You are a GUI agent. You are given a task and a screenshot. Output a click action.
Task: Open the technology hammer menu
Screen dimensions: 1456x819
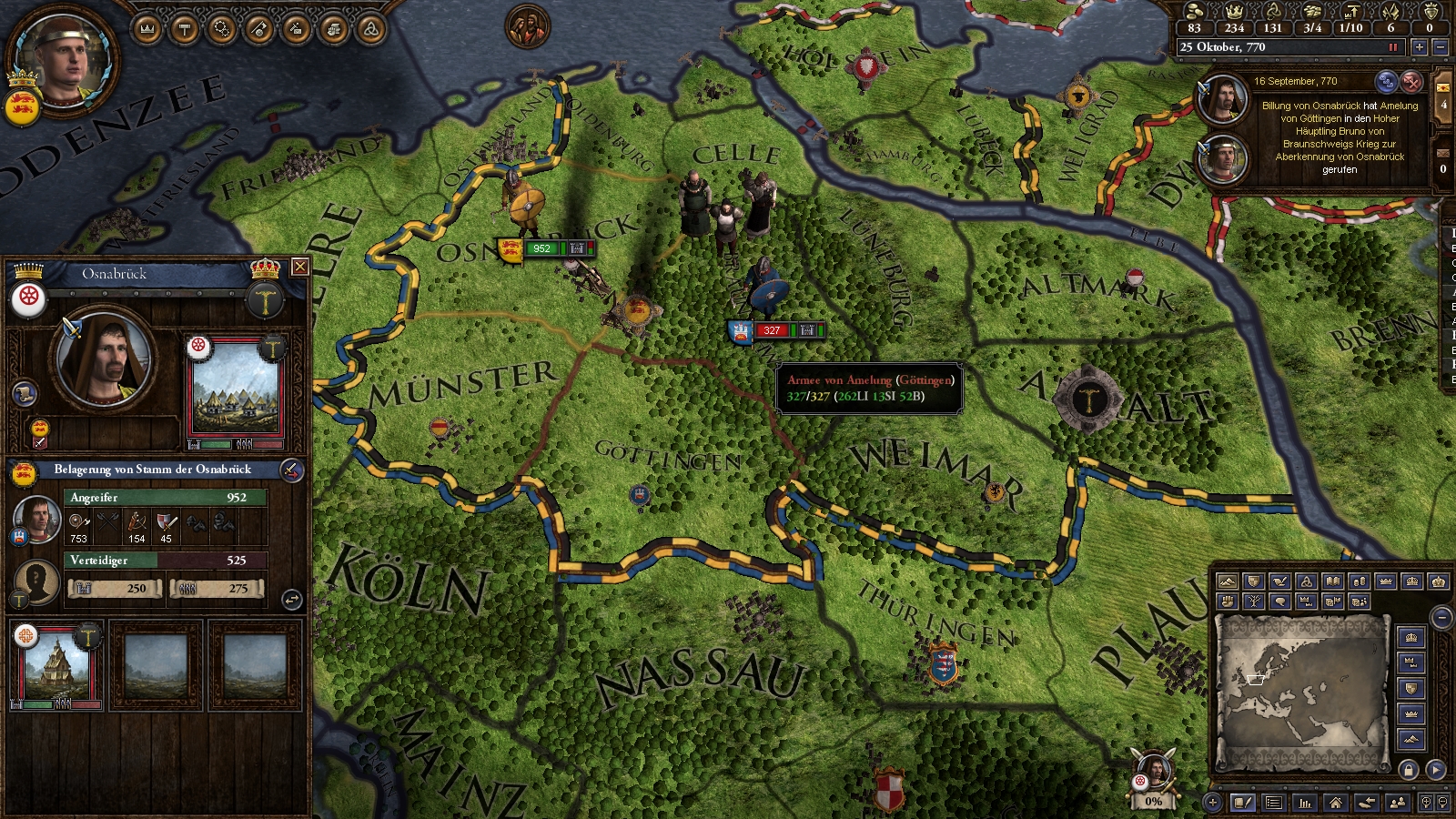185,29
